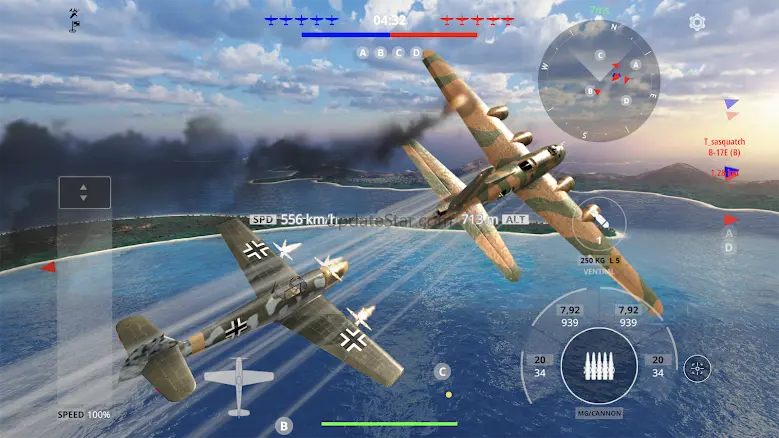Activate the crosshair targeting button

tap(697, 369)
